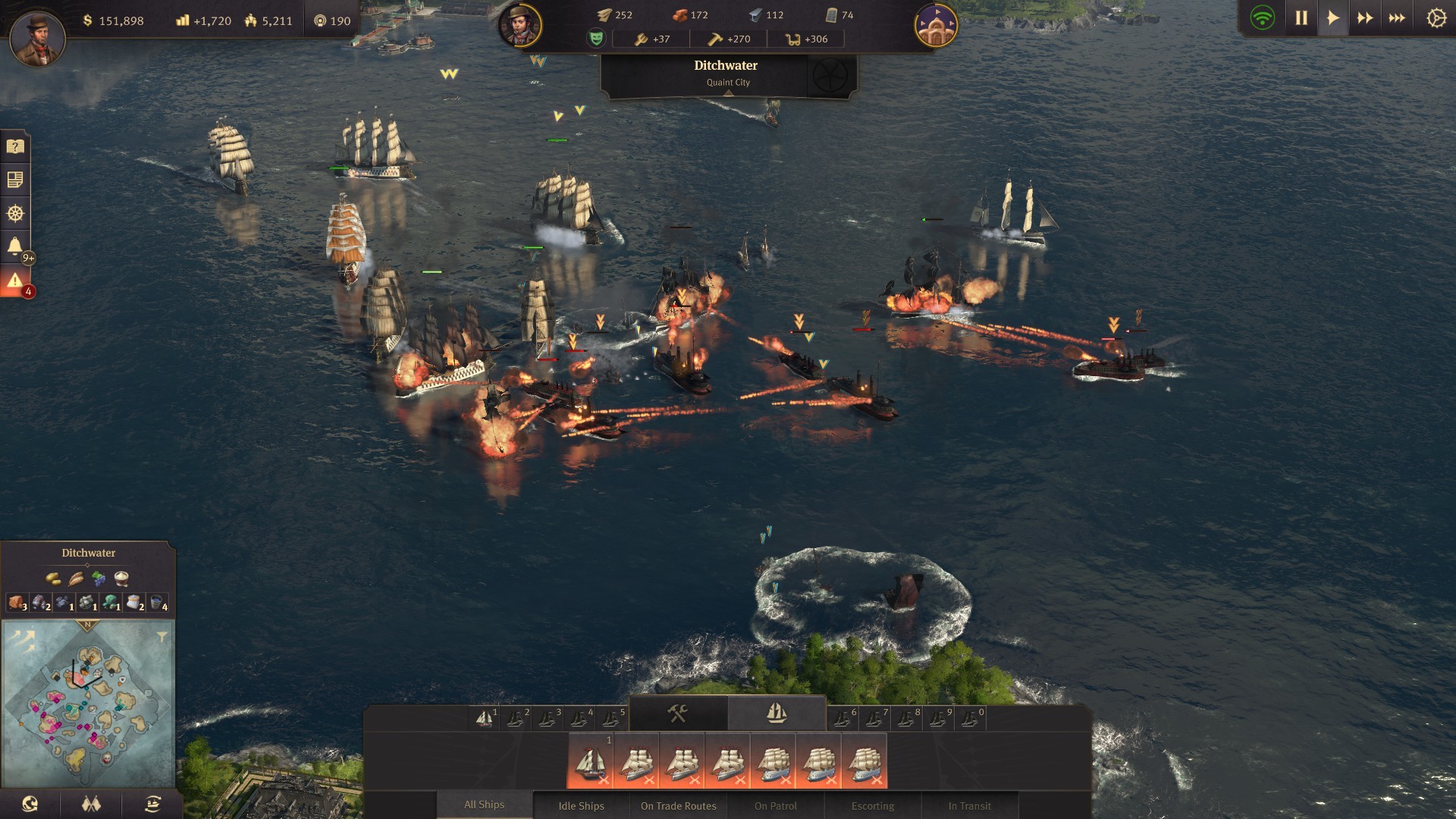Open the gear options menu

tap(1436, 18)
